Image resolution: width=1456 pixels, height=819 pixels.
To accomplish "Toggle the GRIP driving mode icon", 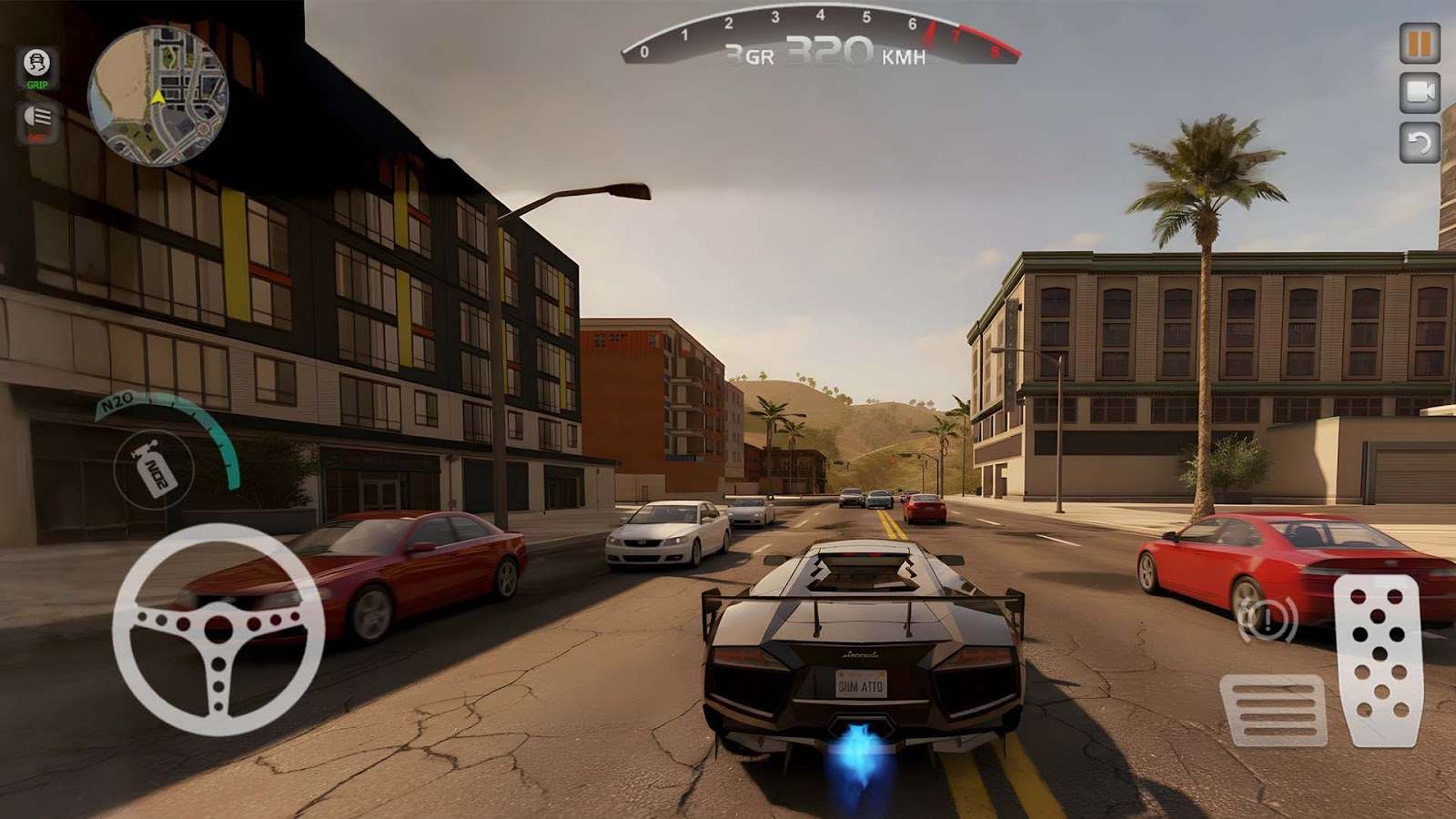I will click(x=37, y=68).
